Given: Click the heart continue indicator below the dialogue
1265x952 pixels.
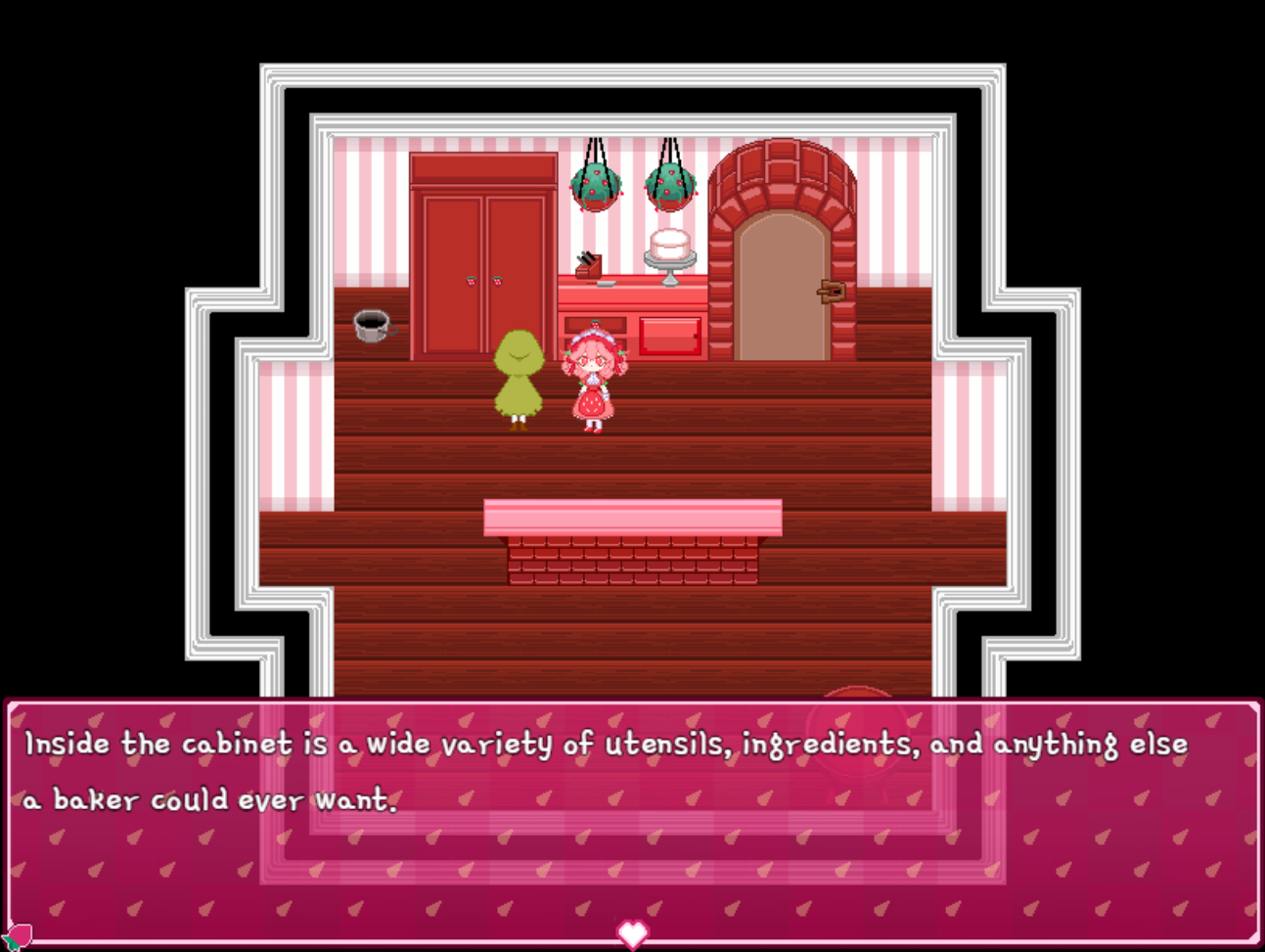Looking at the screenshot, I should click(632, 935).
